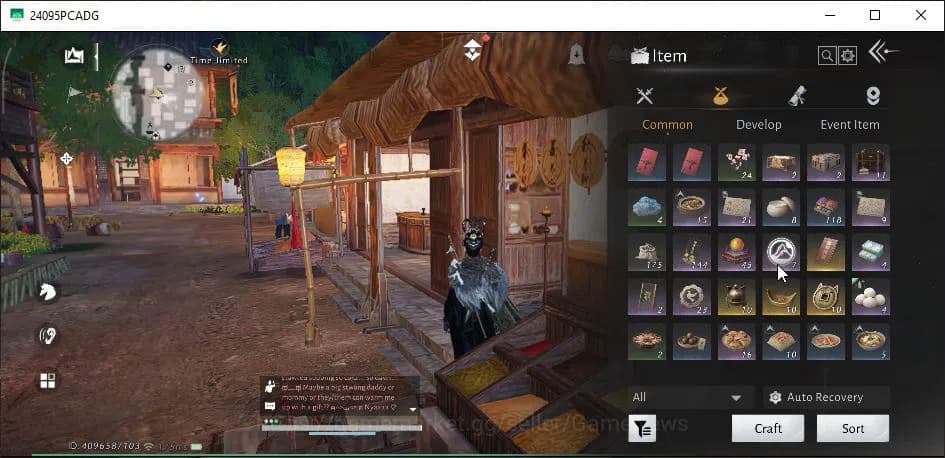Select the white eggs item slot
The image size is (945, 458).
point(871,297)
